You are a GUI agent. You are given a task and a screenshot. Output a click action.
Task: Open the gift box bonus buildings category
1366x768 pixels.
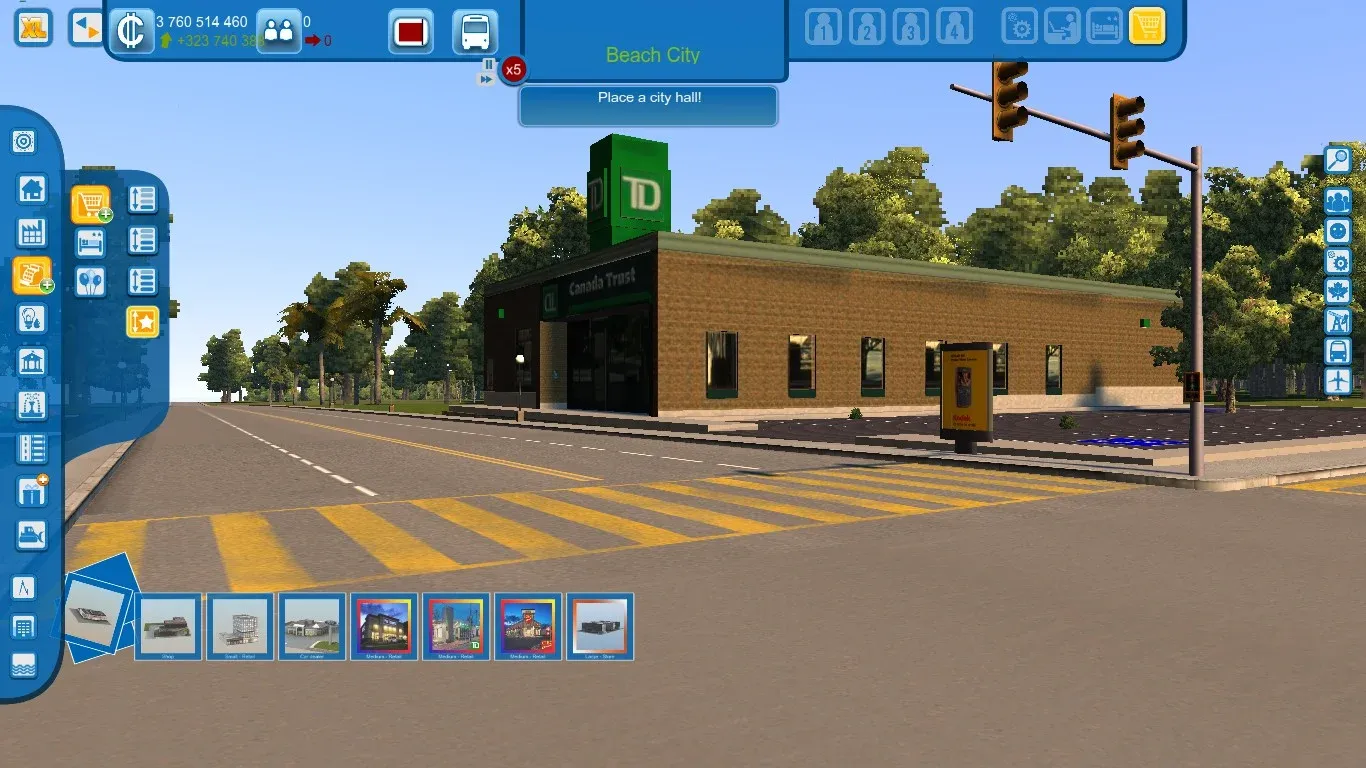point(31,491)
